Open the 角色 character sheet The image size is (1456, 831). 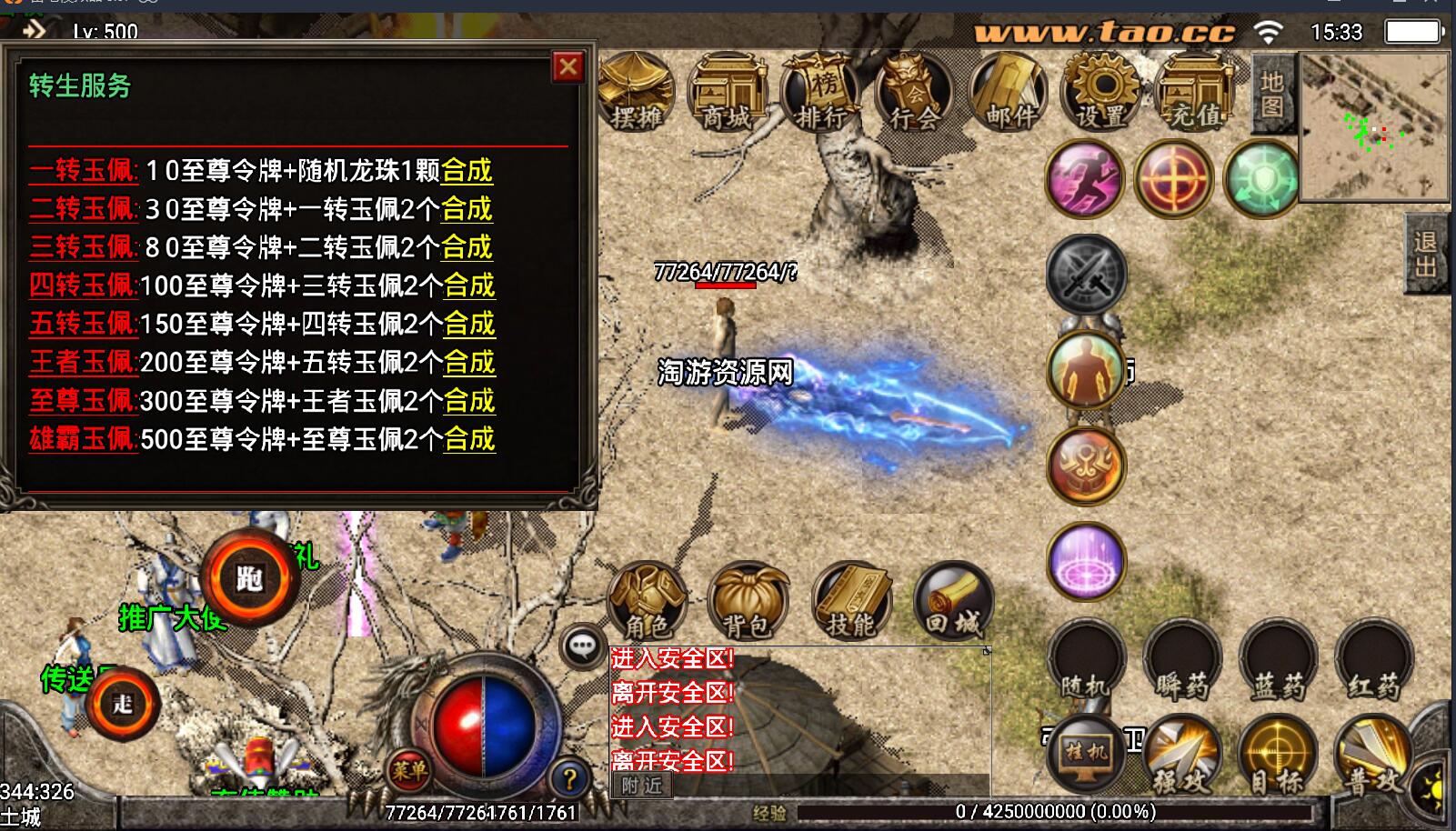coord(647,602)
